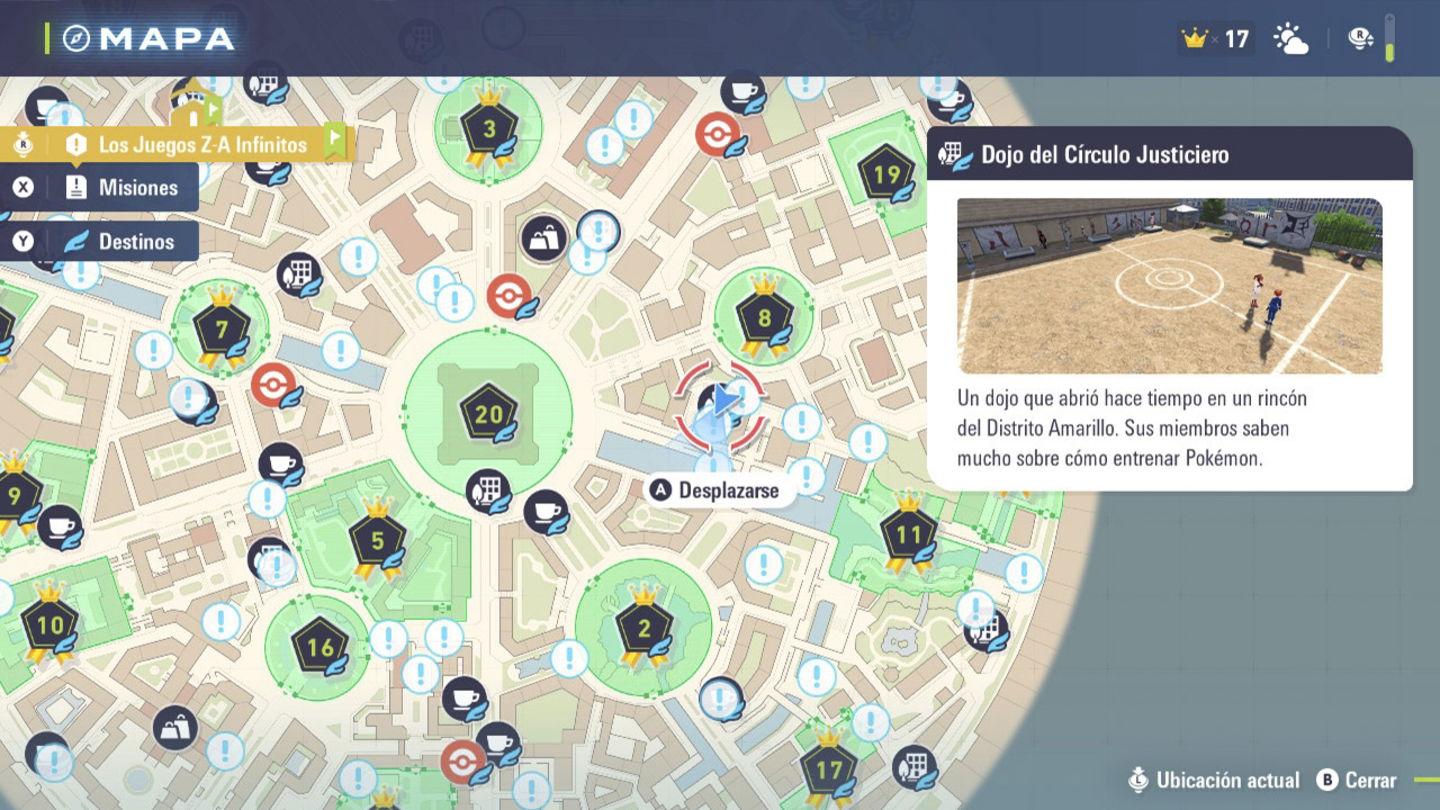This screenshot has width=1440, height=810.
Task: Select wild zone 16 marker
Action: (x=319, y=647)
